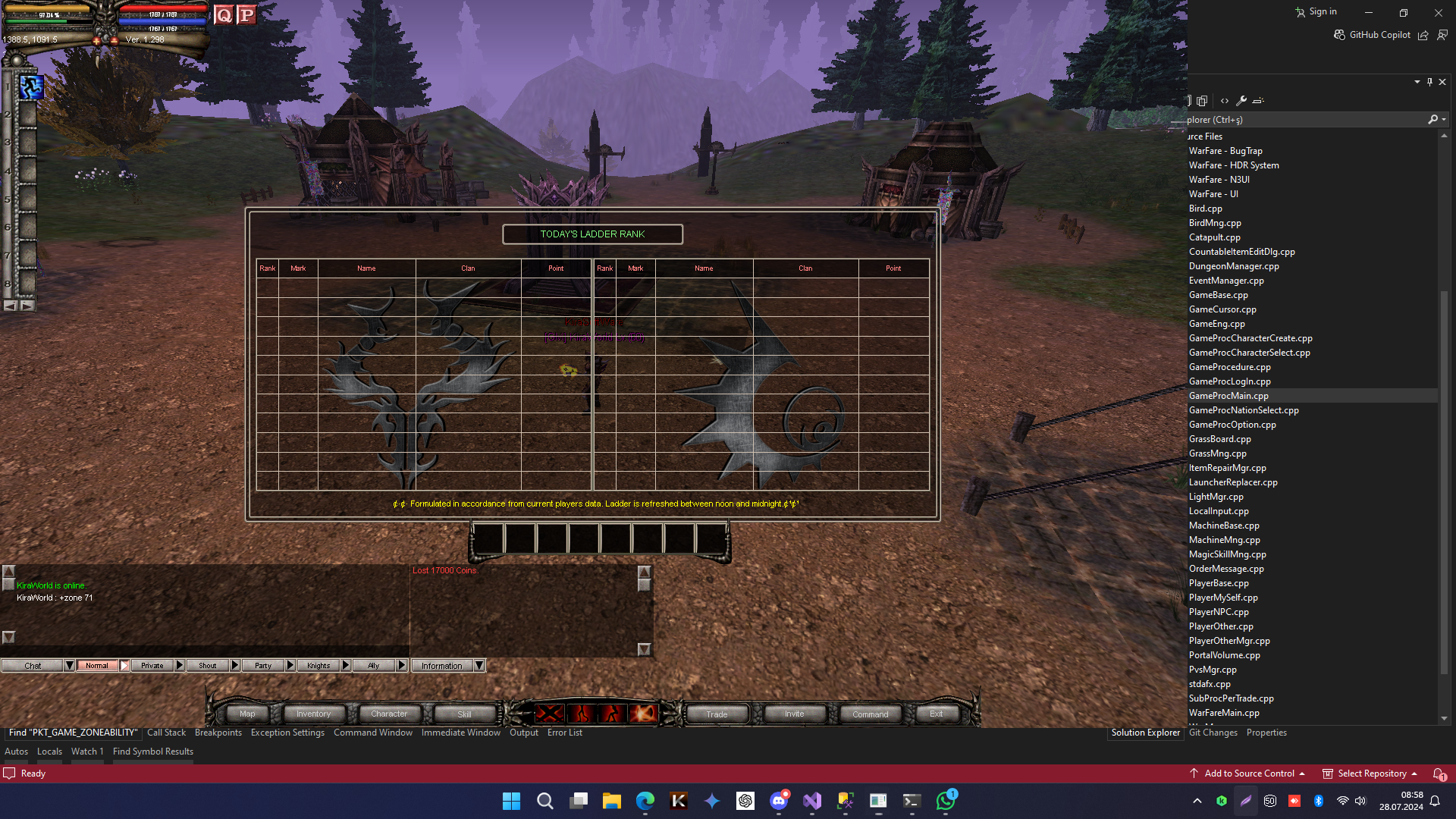Screen dimensions: 1456x819
Task: Choose the Knights chat tab
Action: (x=318, y=666)
